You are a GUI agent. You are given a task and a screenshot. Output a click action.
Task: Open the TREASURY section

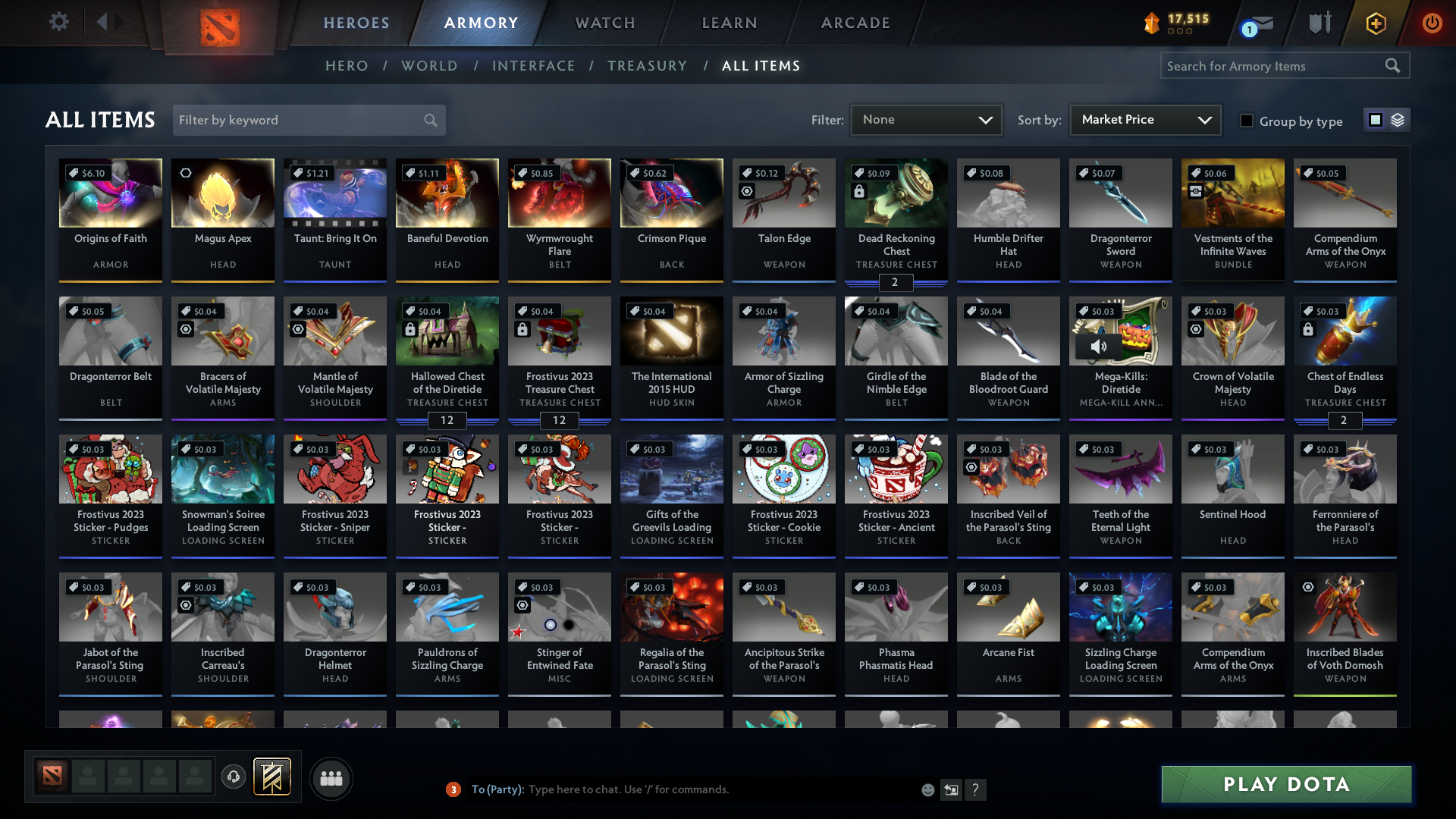[x=647, y=66]
